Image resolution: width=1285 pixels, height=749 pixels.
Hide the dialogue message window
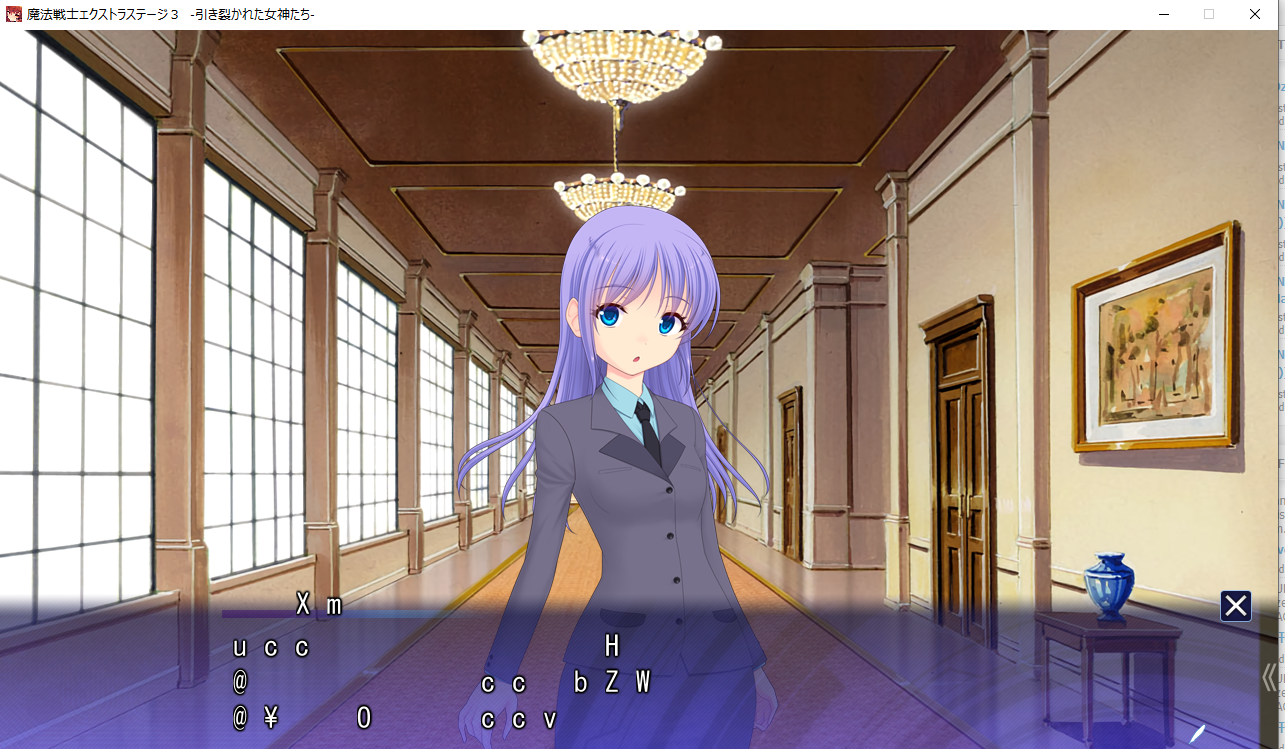[1235, 606]
